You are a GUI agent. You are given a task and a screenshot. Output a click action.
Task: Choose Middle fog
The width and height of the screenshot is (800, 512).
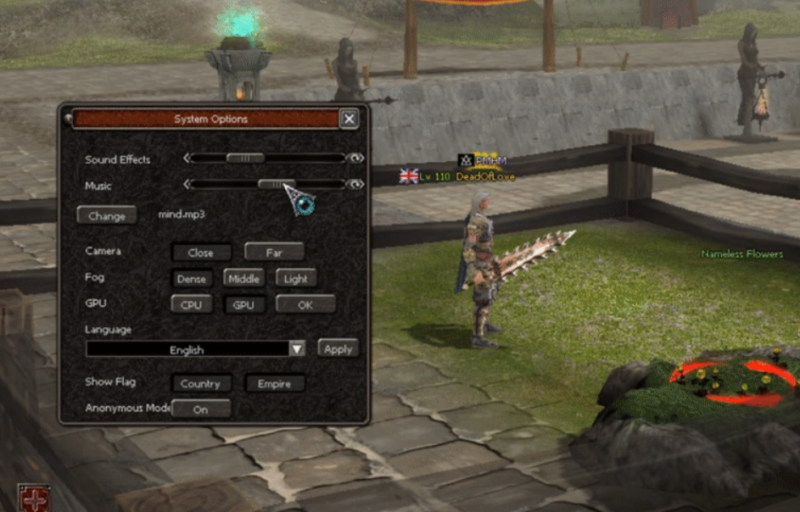click(244, 278)
